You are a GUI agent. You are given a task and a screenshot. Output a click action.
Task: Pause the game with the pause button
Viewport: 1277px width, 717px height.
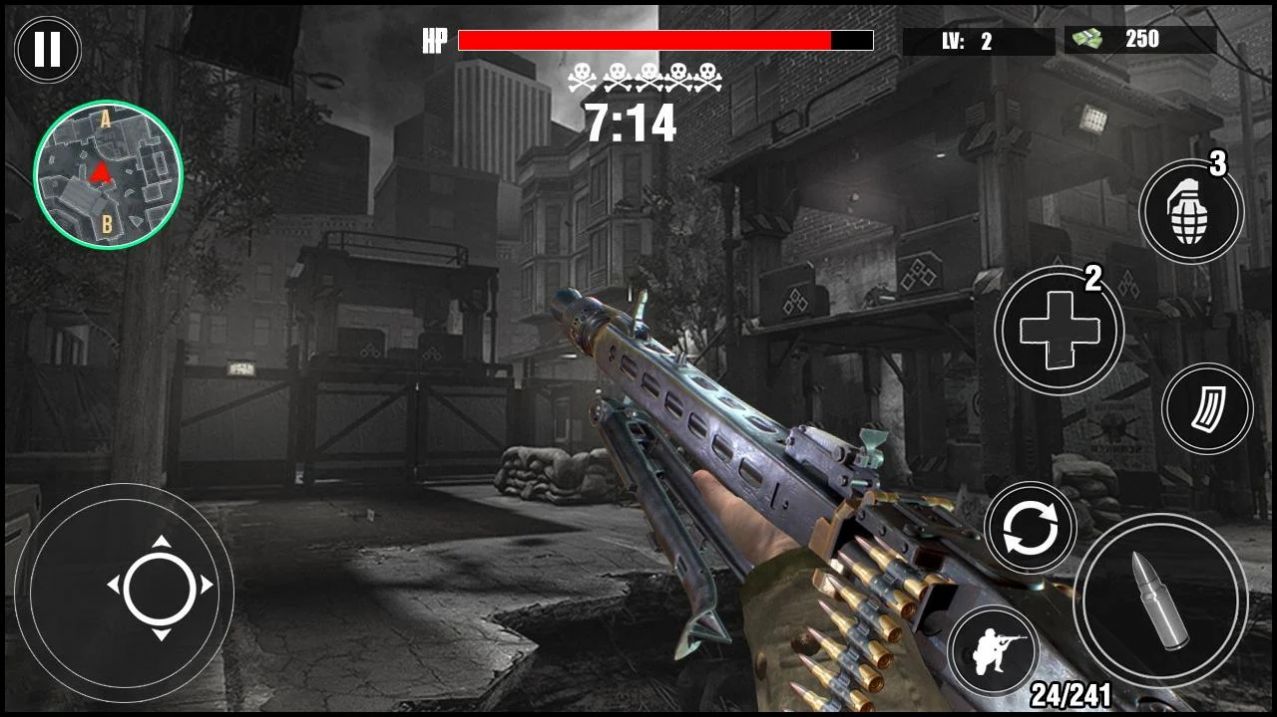coord(47,49)
